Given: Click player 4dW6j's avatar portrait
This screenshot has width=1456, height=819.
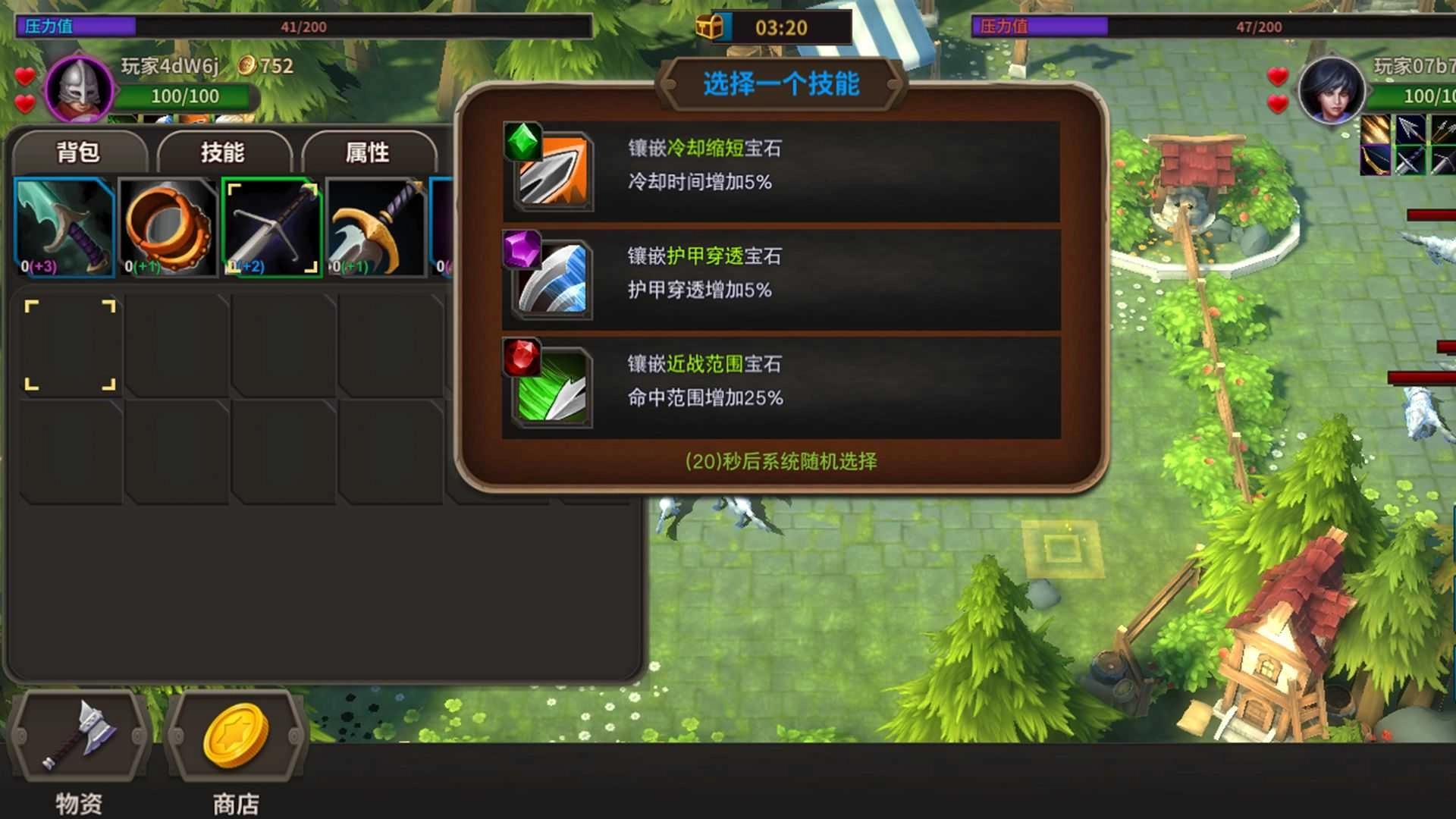Looking at the screenshot, I should pos(80,89).
